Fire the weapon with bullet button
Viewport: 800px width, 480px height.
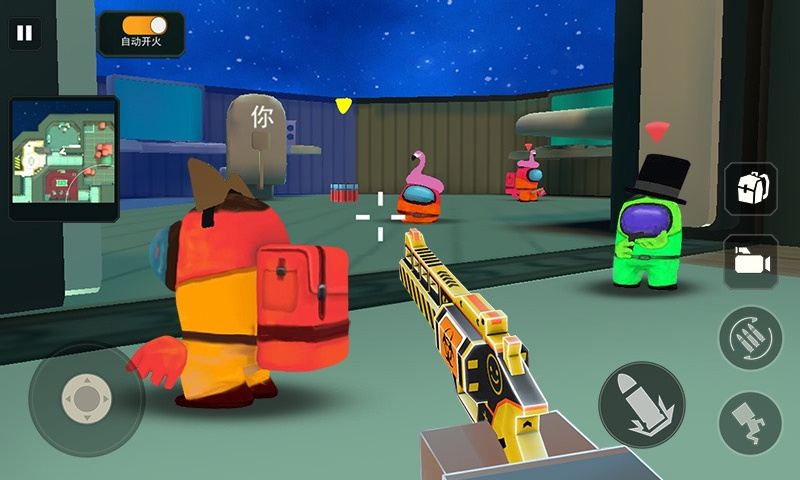pyautogui.click(x=641, y=404)
